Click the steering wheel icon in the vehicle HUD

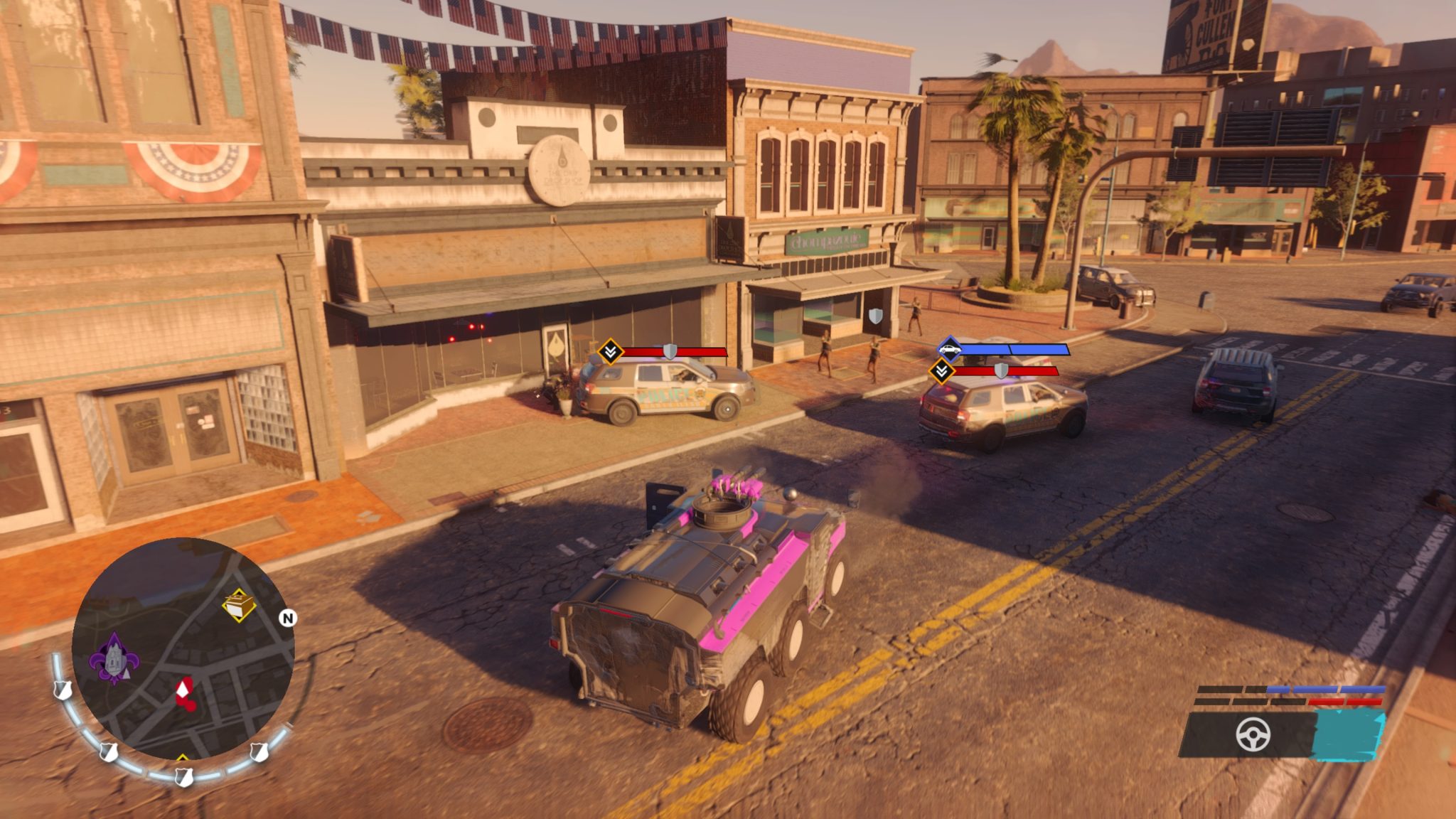(1253, 734)
